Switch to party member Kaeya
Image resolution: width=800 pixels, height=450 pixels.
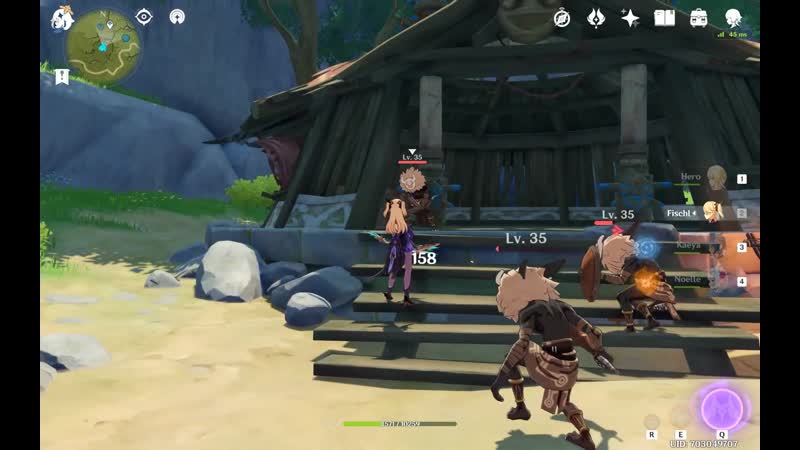[x=712, y=246]
